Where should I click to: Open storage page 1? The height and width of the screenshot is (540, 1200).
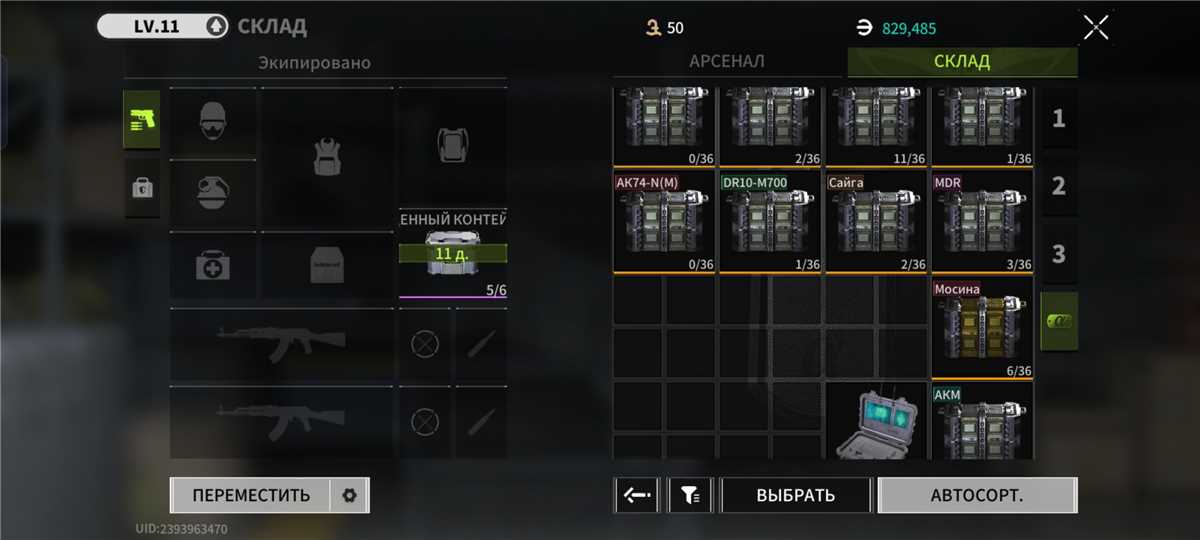pyautogui.click(x=1059, y=119)
